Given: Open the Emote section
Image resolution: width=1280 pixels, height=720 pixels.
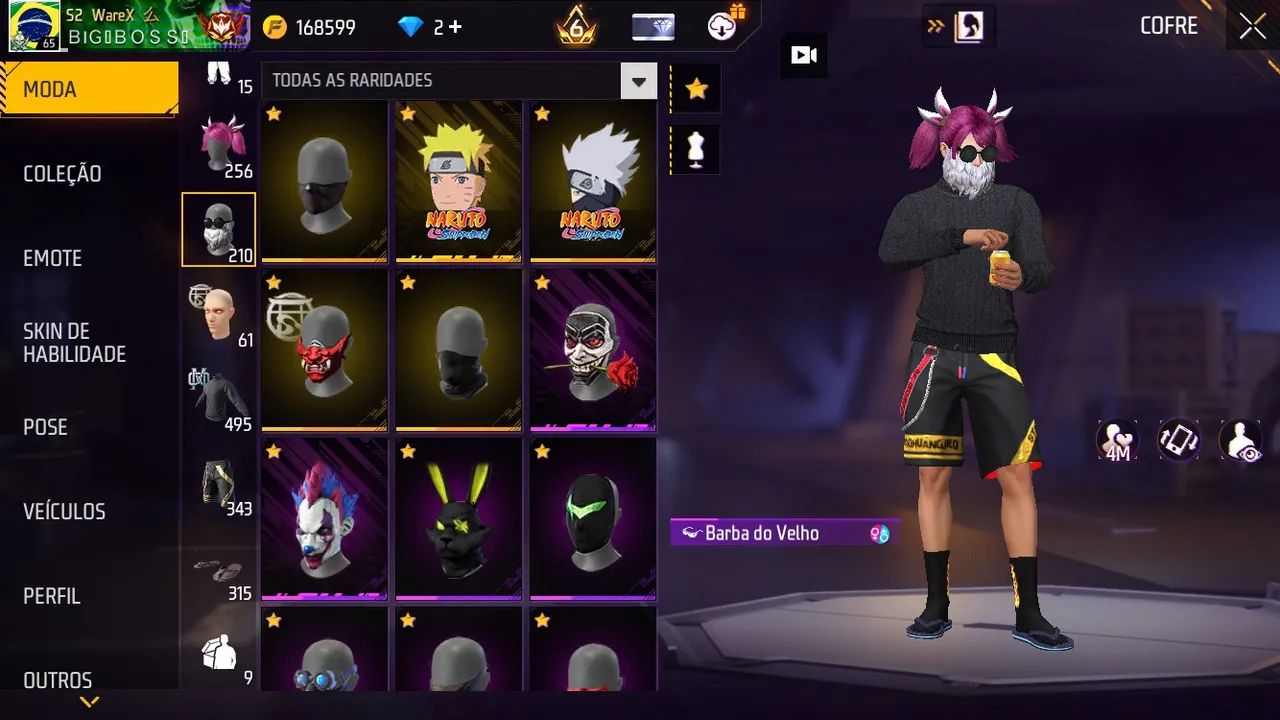Looking at the screenshot, I should tap(53, 258).
